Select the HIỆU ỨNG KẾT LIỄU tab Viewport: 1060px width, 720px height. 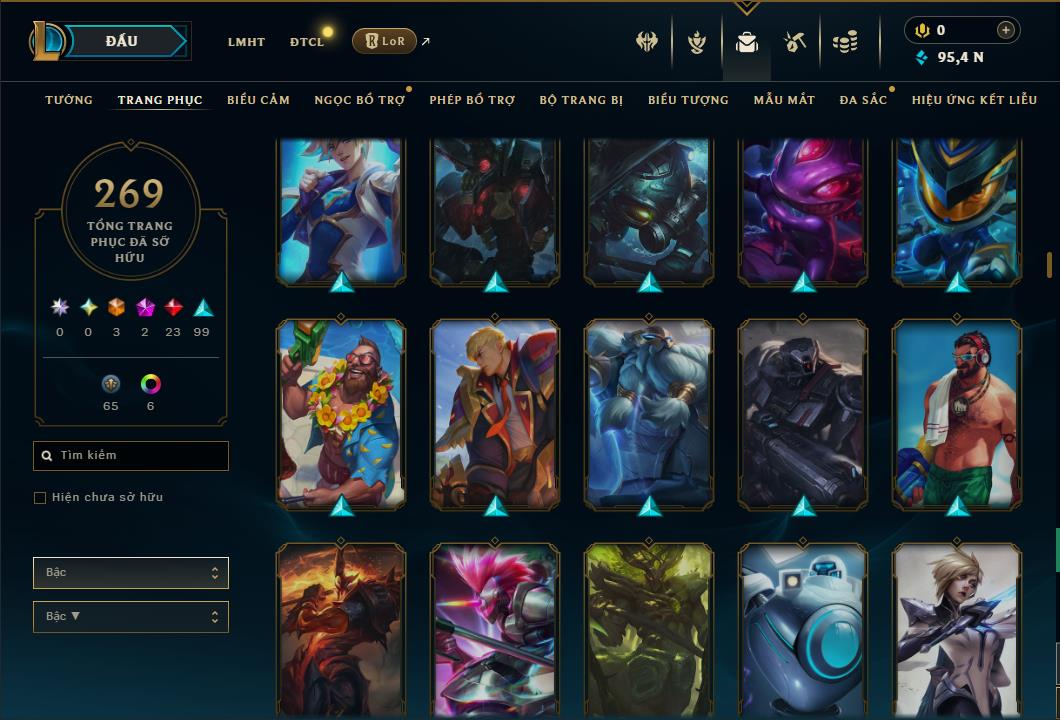point(974,100)
